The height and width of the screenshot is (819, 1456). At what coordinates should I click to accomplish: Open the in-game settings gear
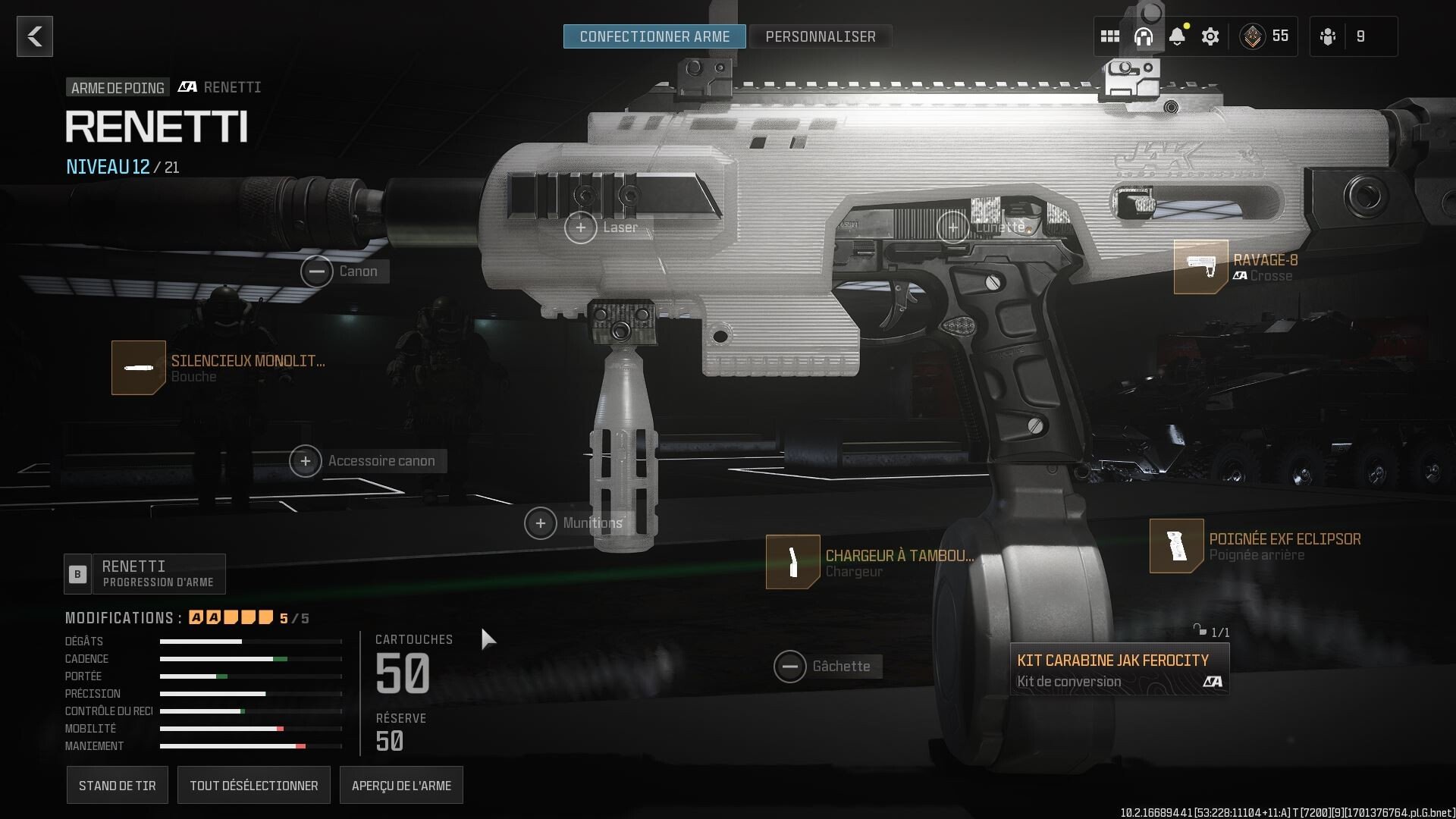(x=1211, y=36)
